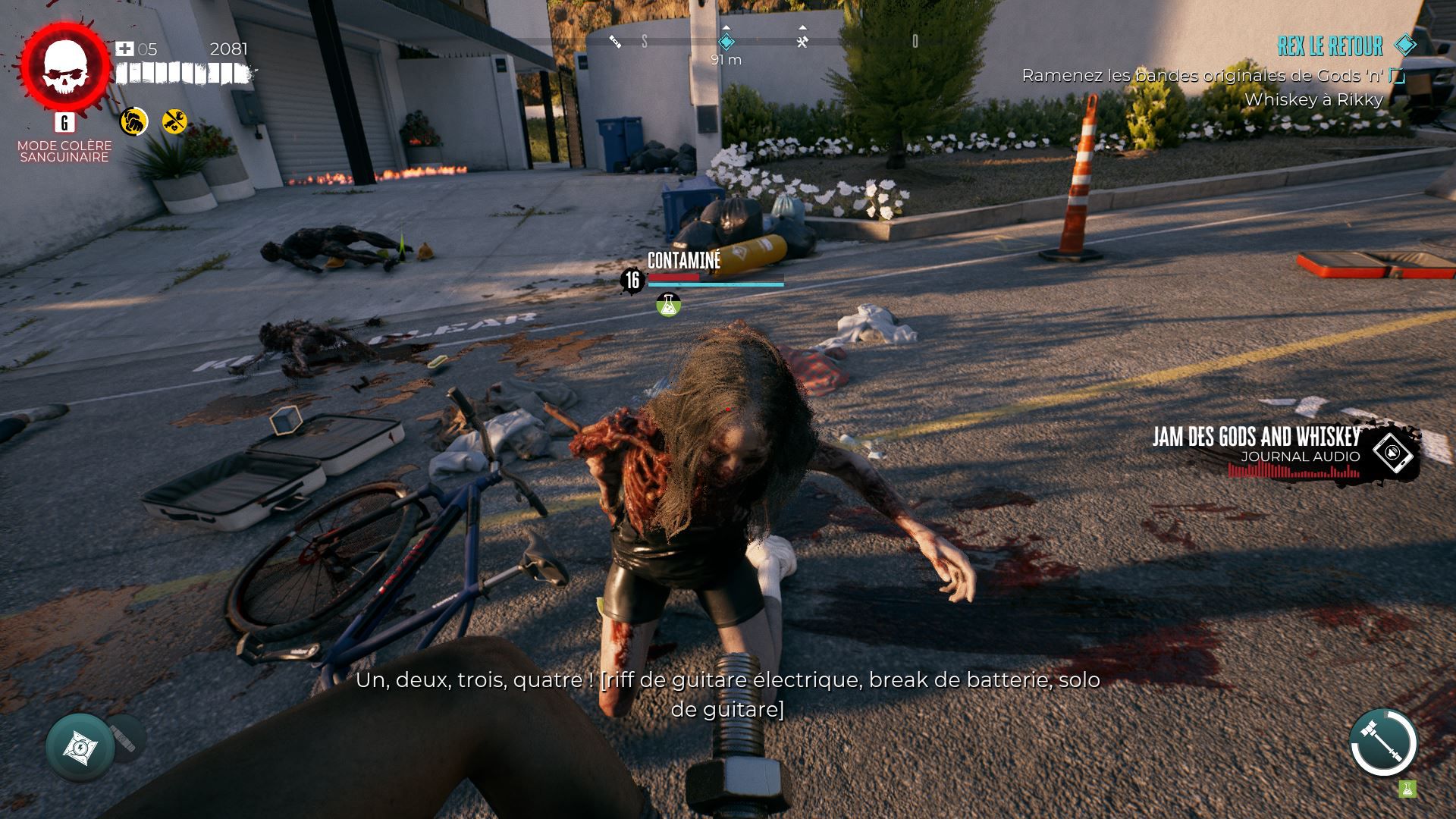
Task: Select the yellow fist buff icon
Action: click(133, 121)
